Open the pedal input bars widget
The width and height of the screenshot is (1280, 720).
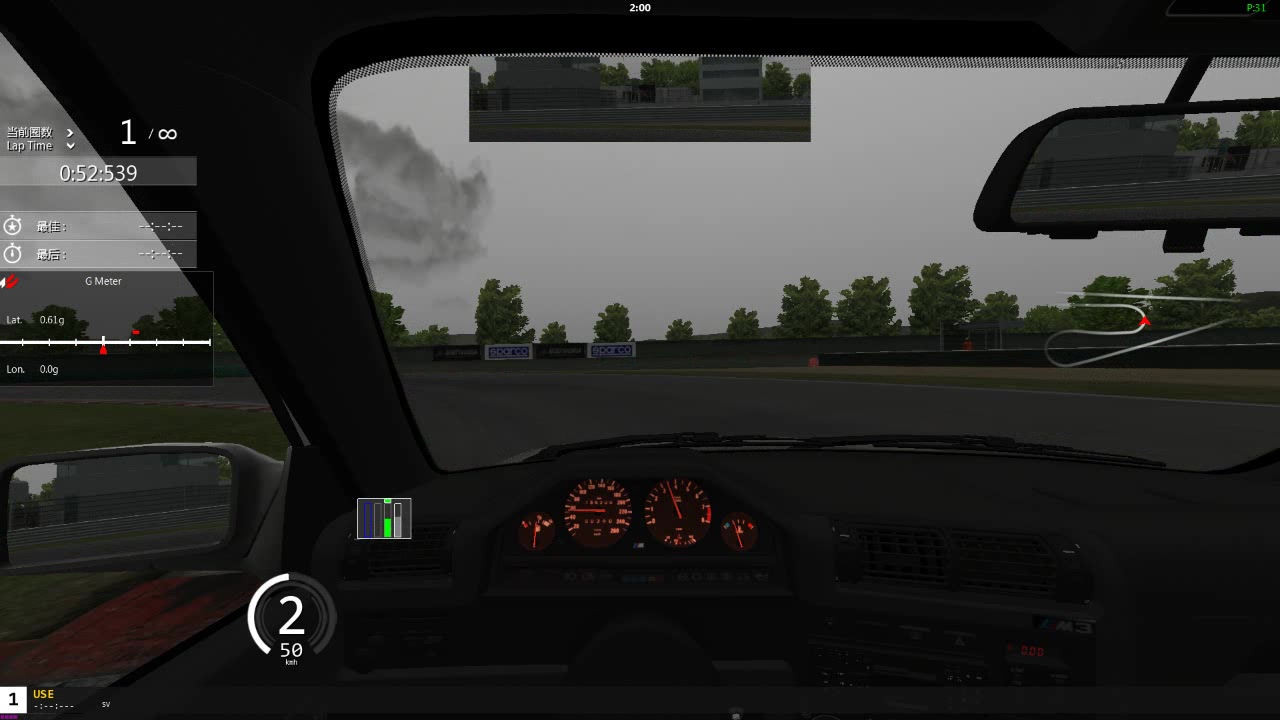point(384,518)
